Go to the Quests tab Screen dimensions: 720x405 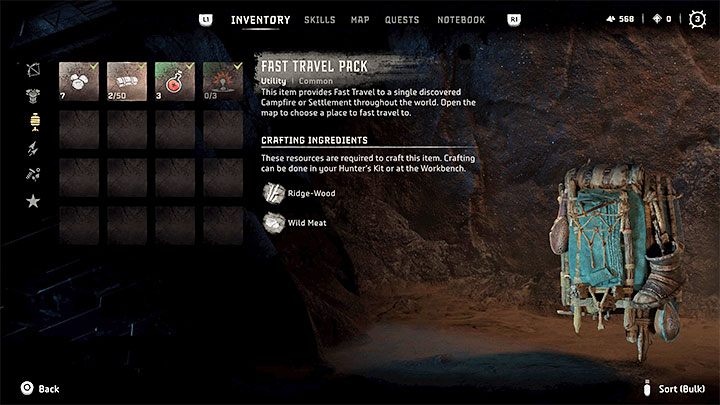(402, 20)
